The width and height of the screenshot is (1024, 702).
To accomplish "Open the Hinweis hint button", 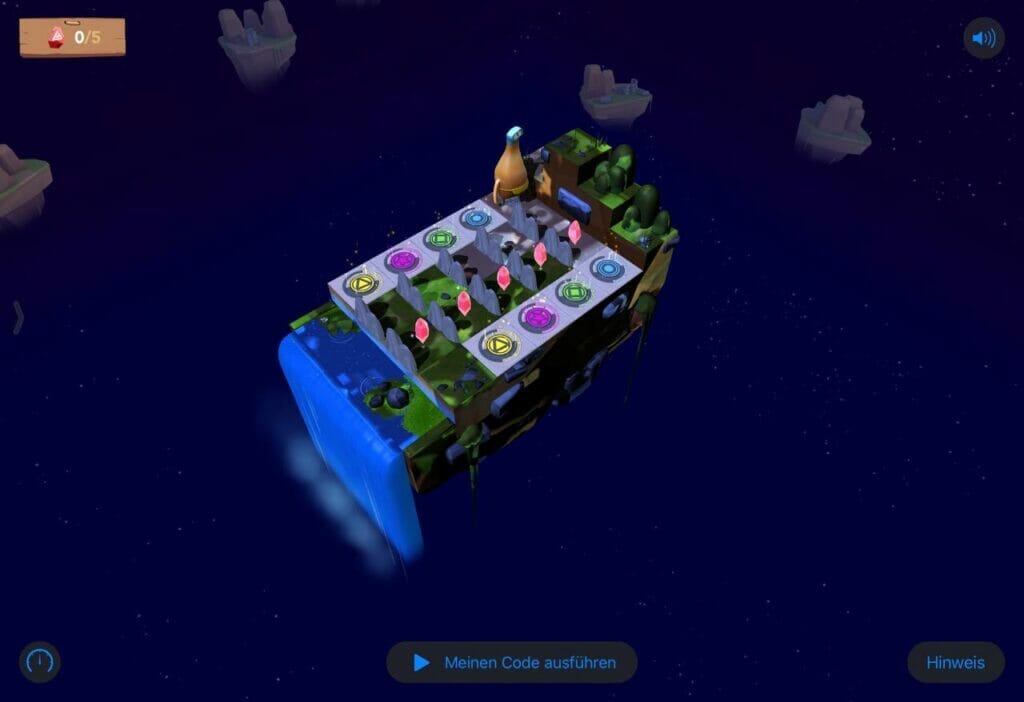I will pyautogui.click(x=955, y=662).
